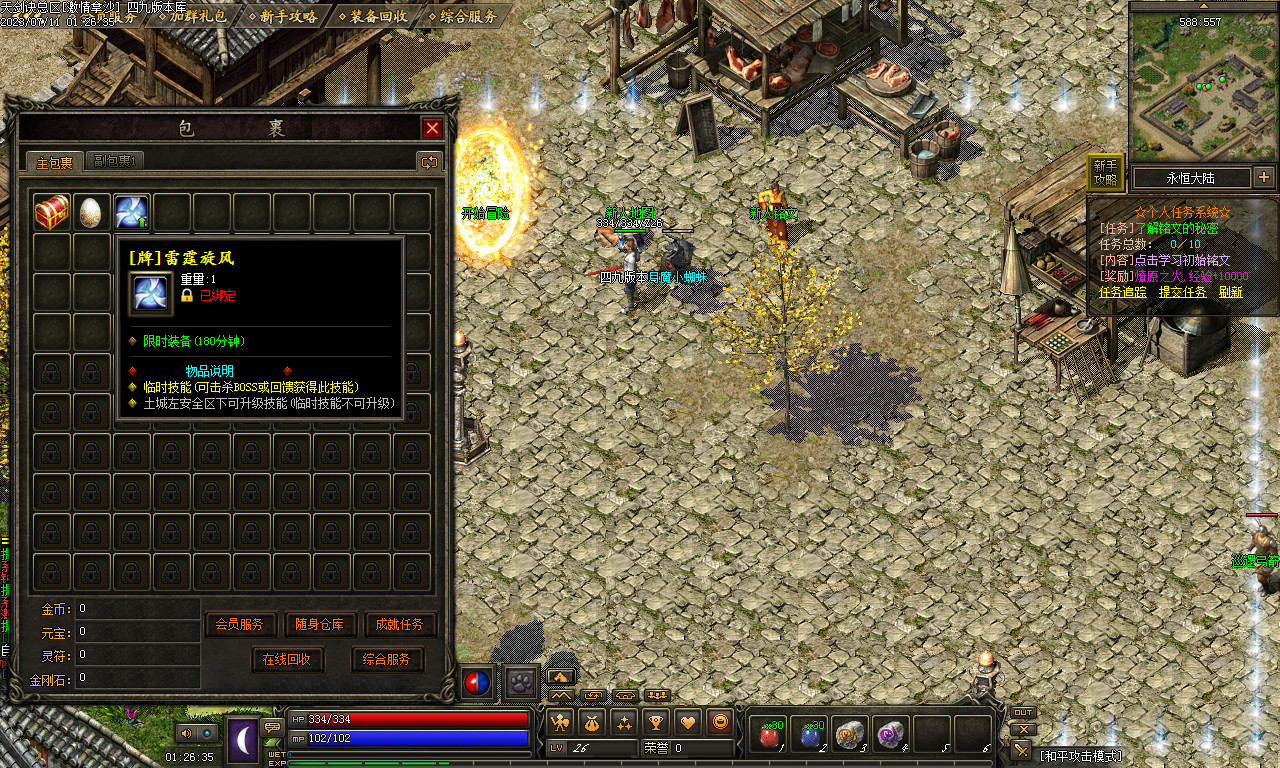Open the 加群礼包 top menu
Image resolution: width=1280 pixels, height=768 pixels.
click(x=197, y=16)
